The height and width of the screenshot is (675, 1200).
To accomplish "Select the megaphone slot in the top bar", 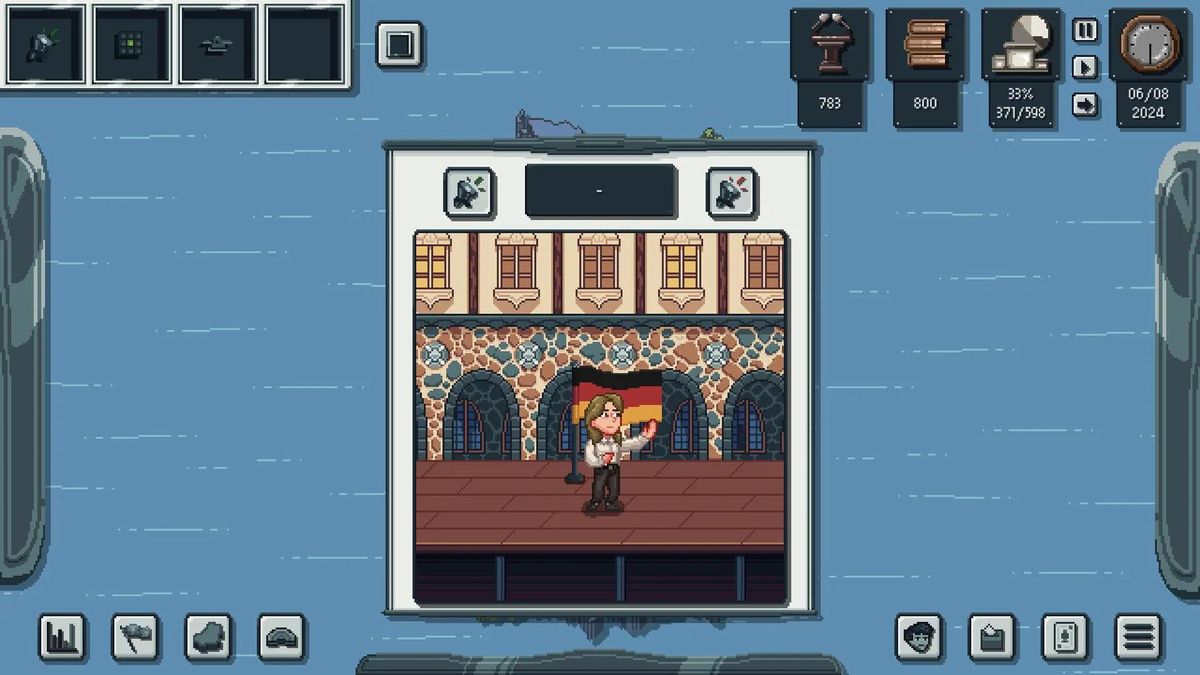I will (44, 45).
